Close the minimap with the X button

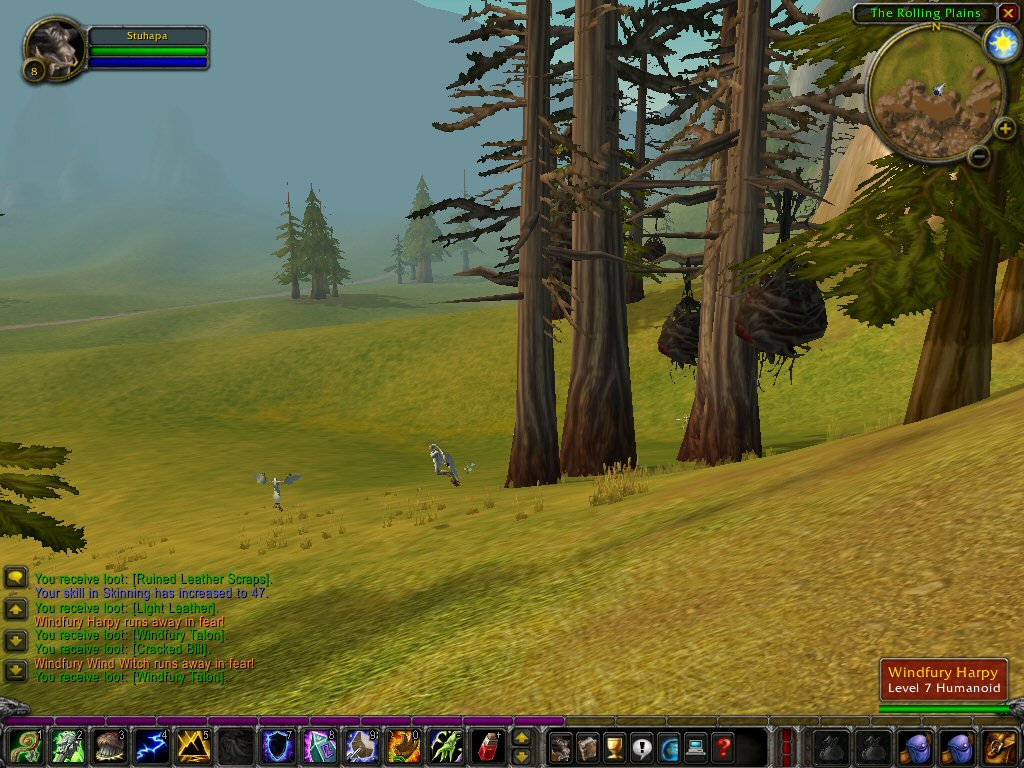click(x=1008, y=13)
